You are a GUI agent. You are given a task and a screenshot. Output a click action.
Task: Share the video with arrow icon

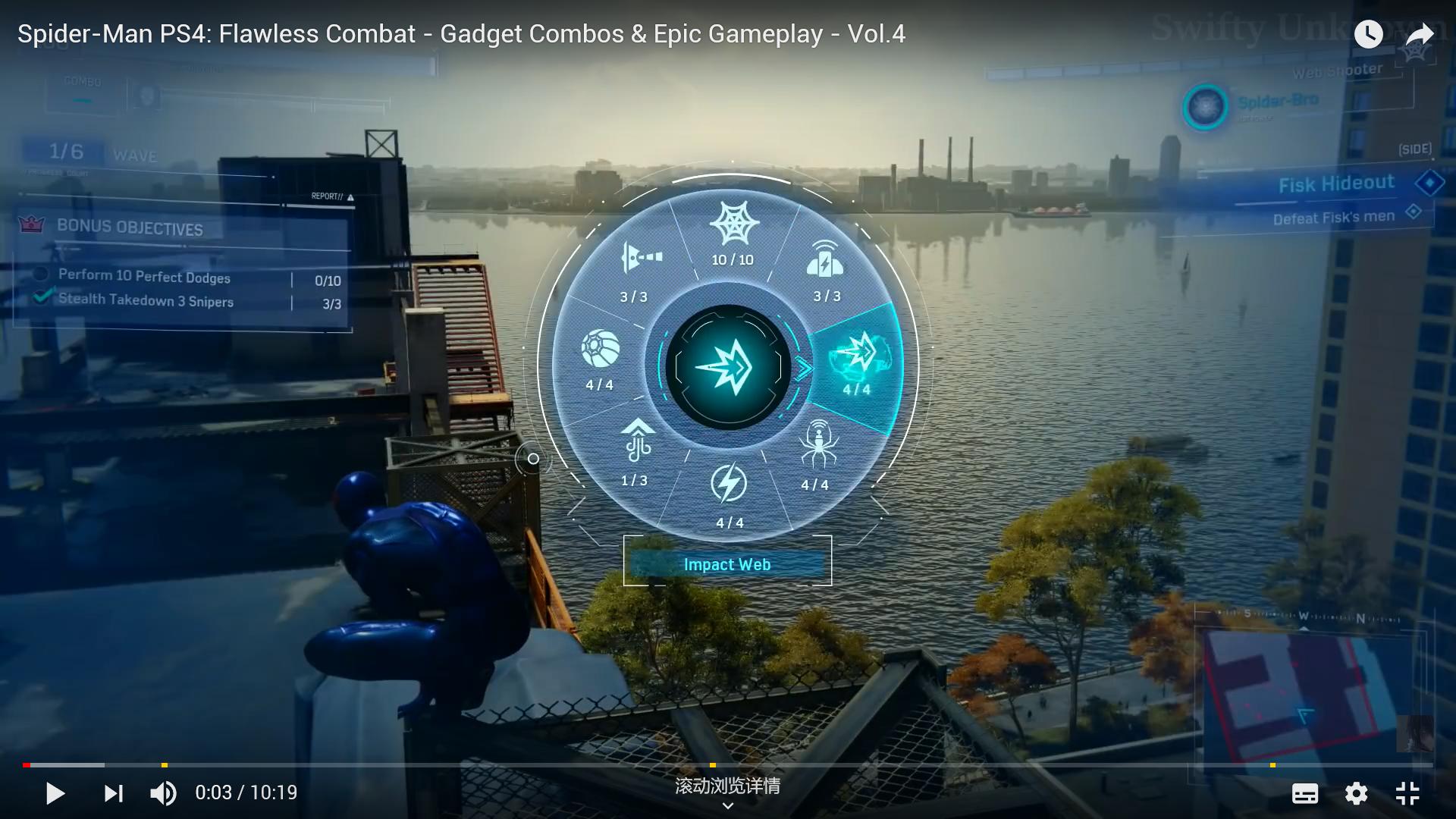(x=1419, y=34)
